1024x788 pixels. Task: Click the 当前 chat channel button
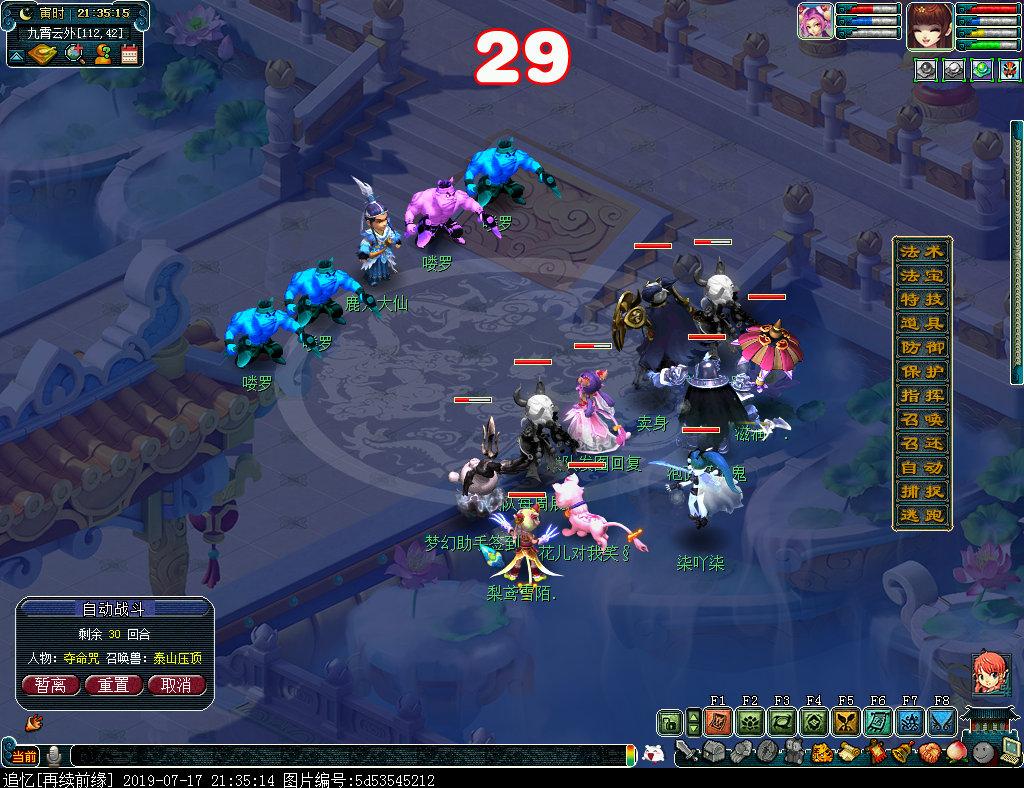click(x=23, y=755)
